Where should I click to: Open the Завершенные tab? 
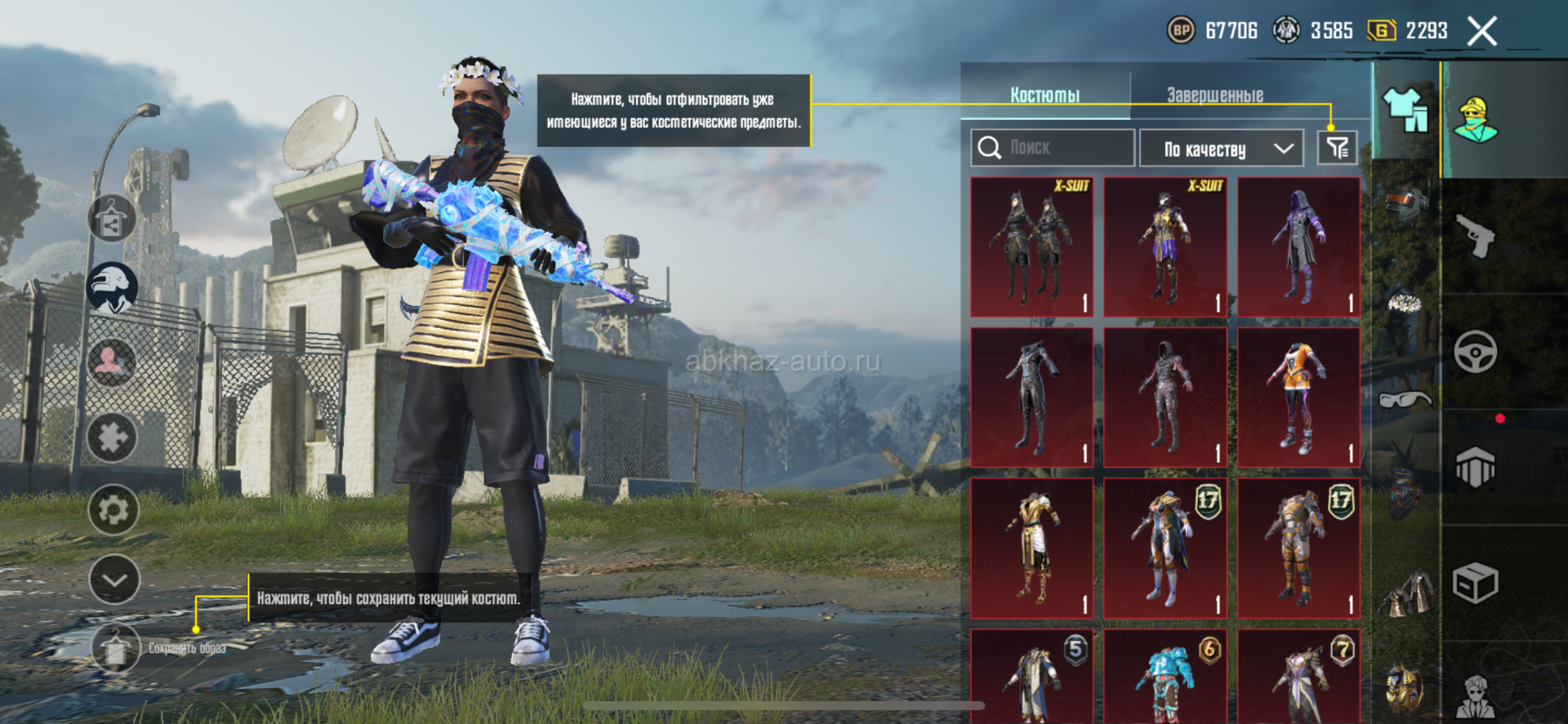[1214, 95]
